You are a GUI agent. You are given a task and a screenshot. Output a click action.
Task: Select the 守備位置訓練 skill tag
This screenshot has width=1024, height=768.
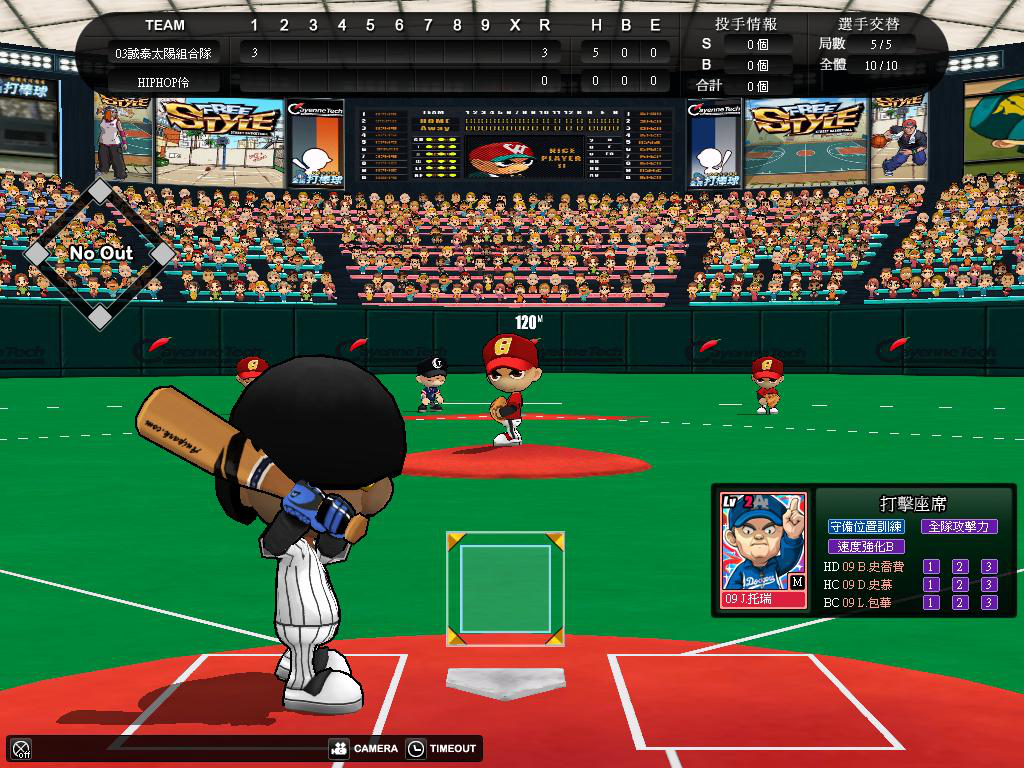[x=867, y=526]
